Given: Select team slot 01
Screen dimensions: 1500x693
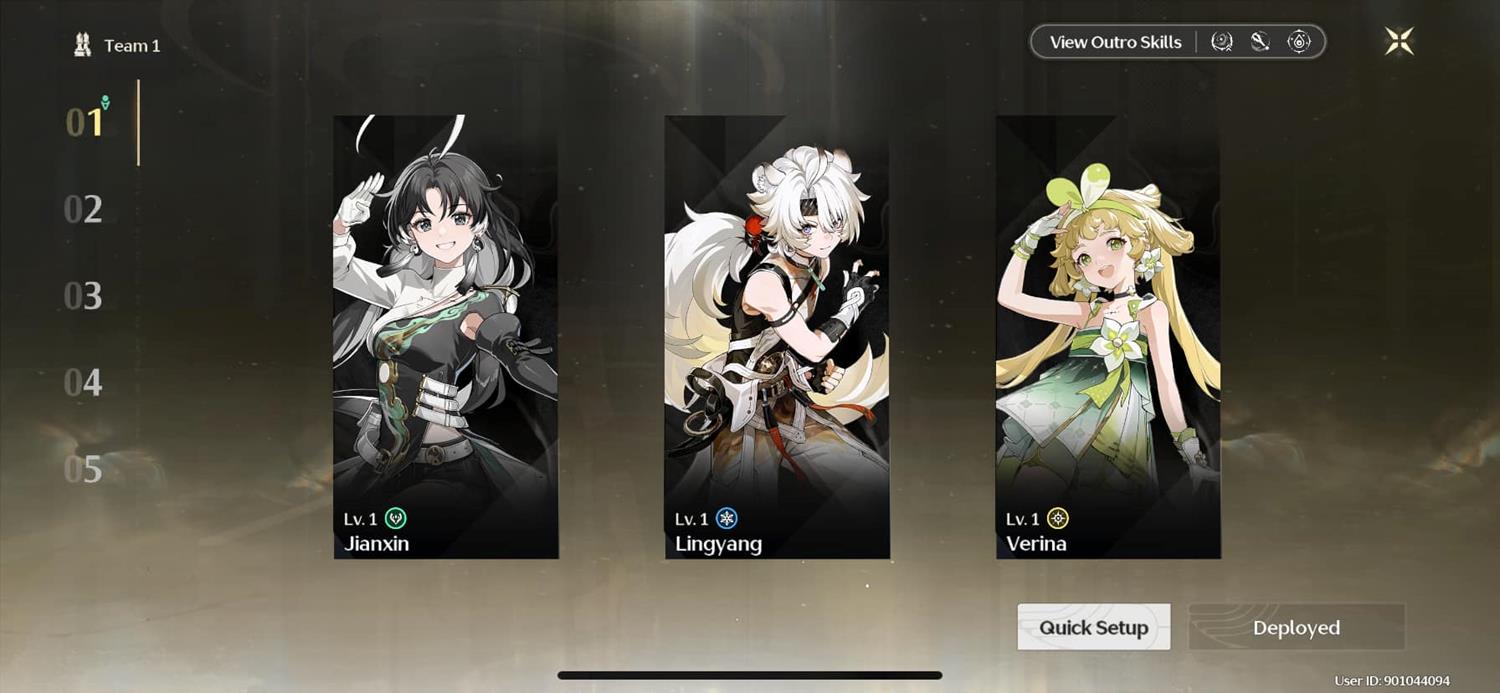Looking at the screenshot, I should pyautogui.click(x=85, y=122).
